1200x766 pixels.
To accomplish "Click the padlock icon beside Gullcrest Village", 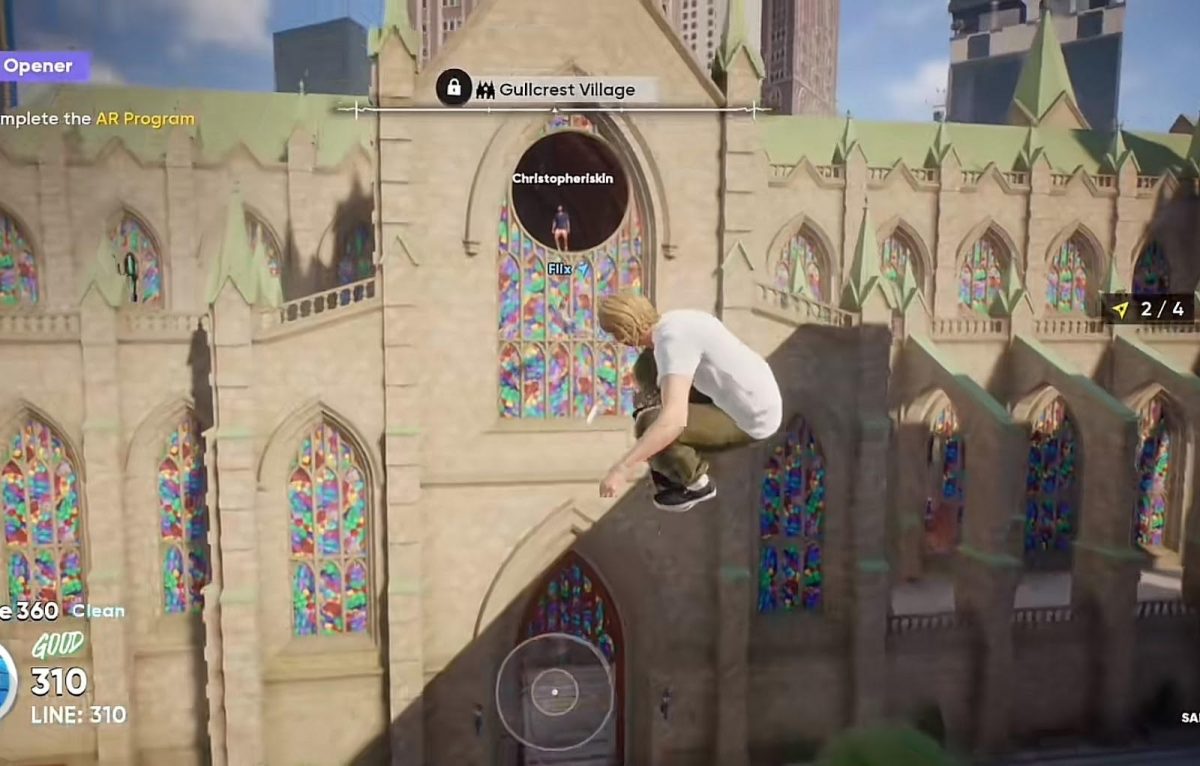I will [x=454, y=89].
